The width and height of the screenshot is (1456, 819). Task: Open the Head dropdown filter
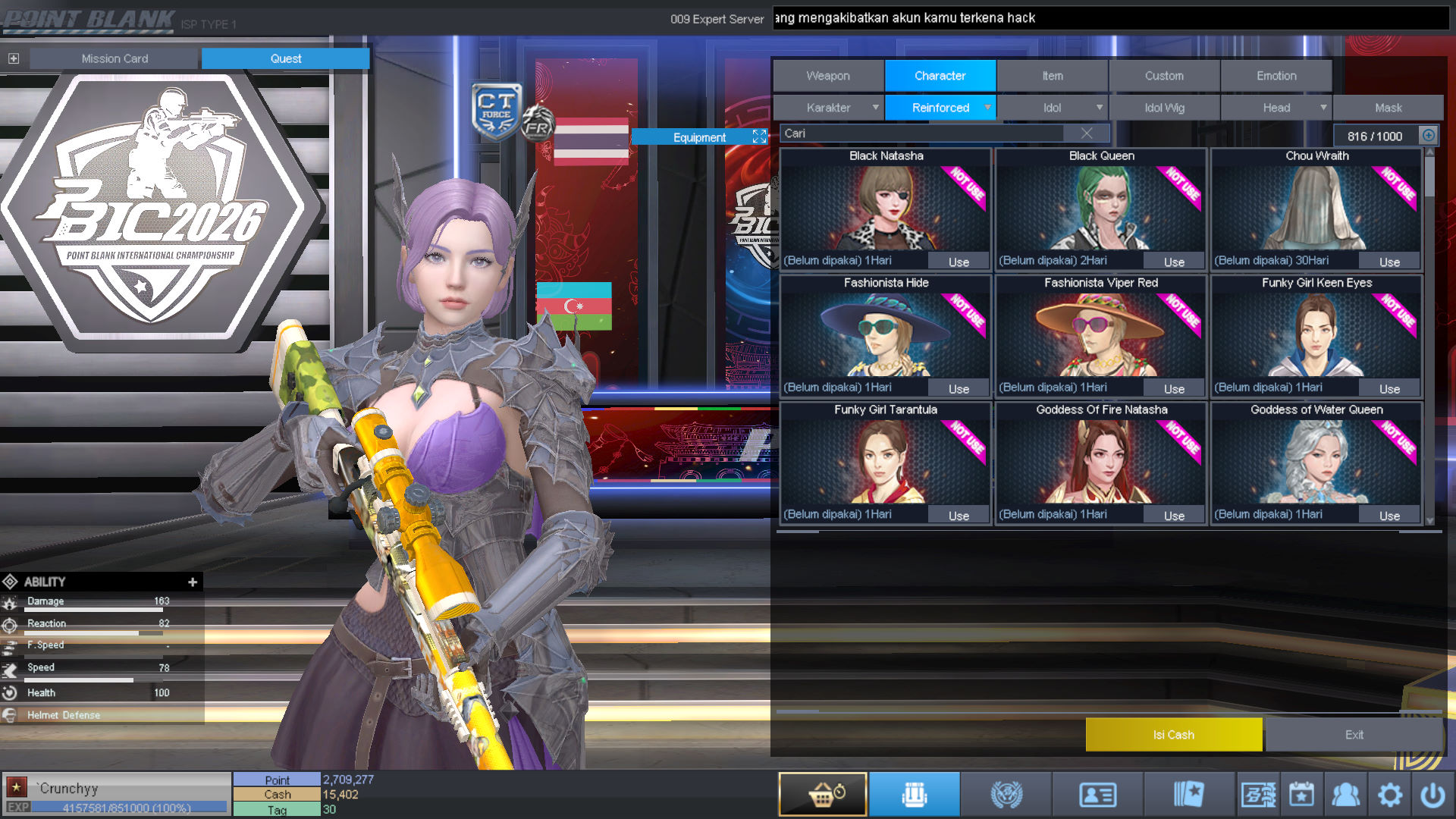point(1277,108)
